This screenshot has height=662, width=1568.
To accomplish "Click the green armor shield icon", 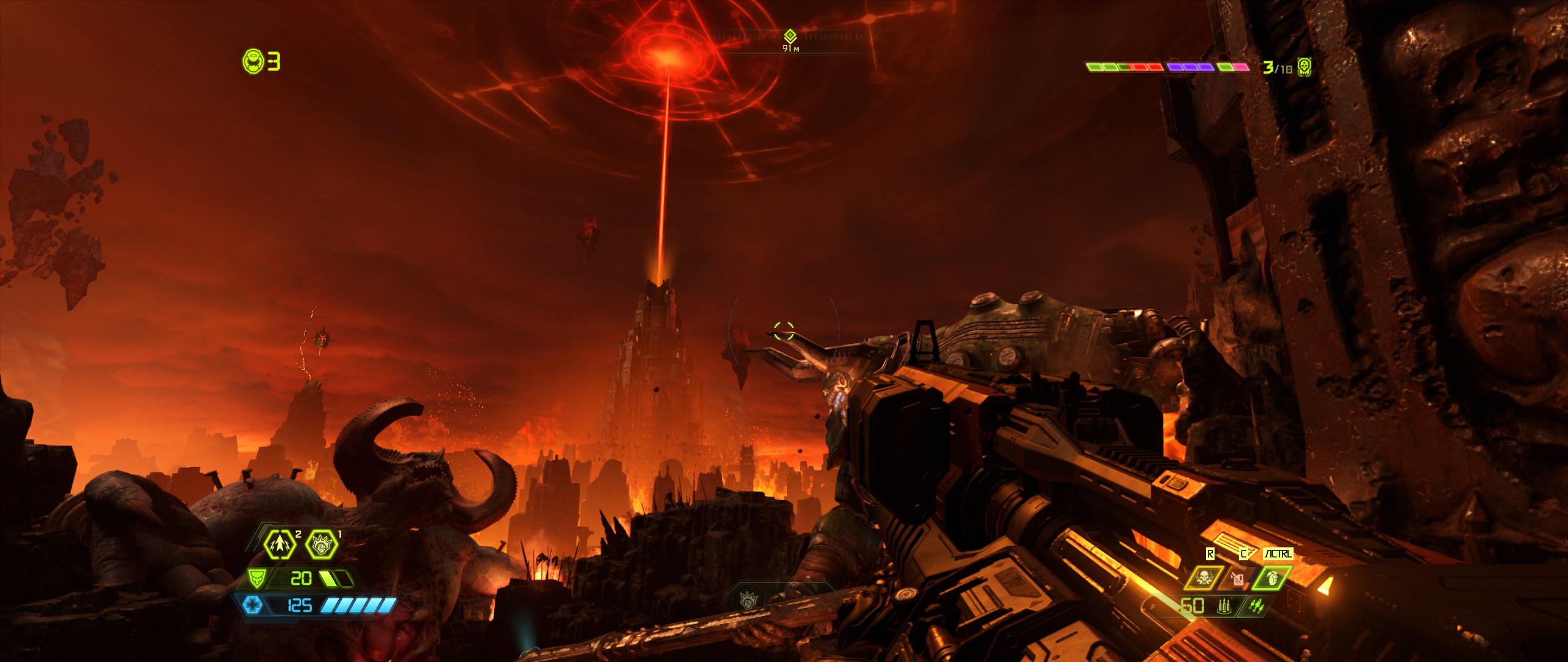I will [x=257, y=578].
